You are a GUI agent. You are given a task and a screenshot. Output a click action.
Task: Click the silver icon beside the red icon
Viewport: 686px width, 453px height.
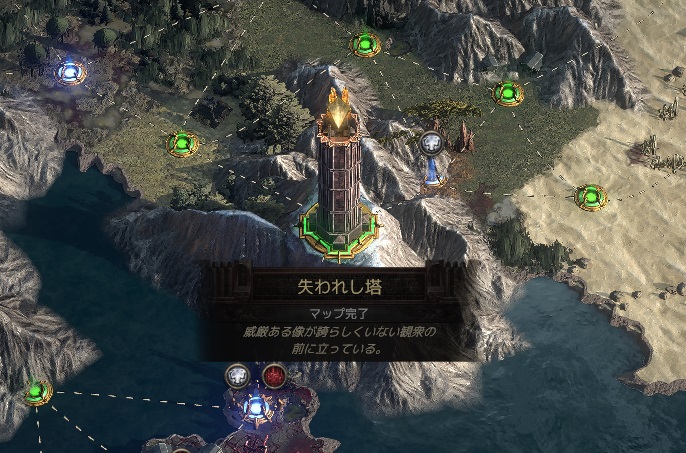tap(238, 376)
